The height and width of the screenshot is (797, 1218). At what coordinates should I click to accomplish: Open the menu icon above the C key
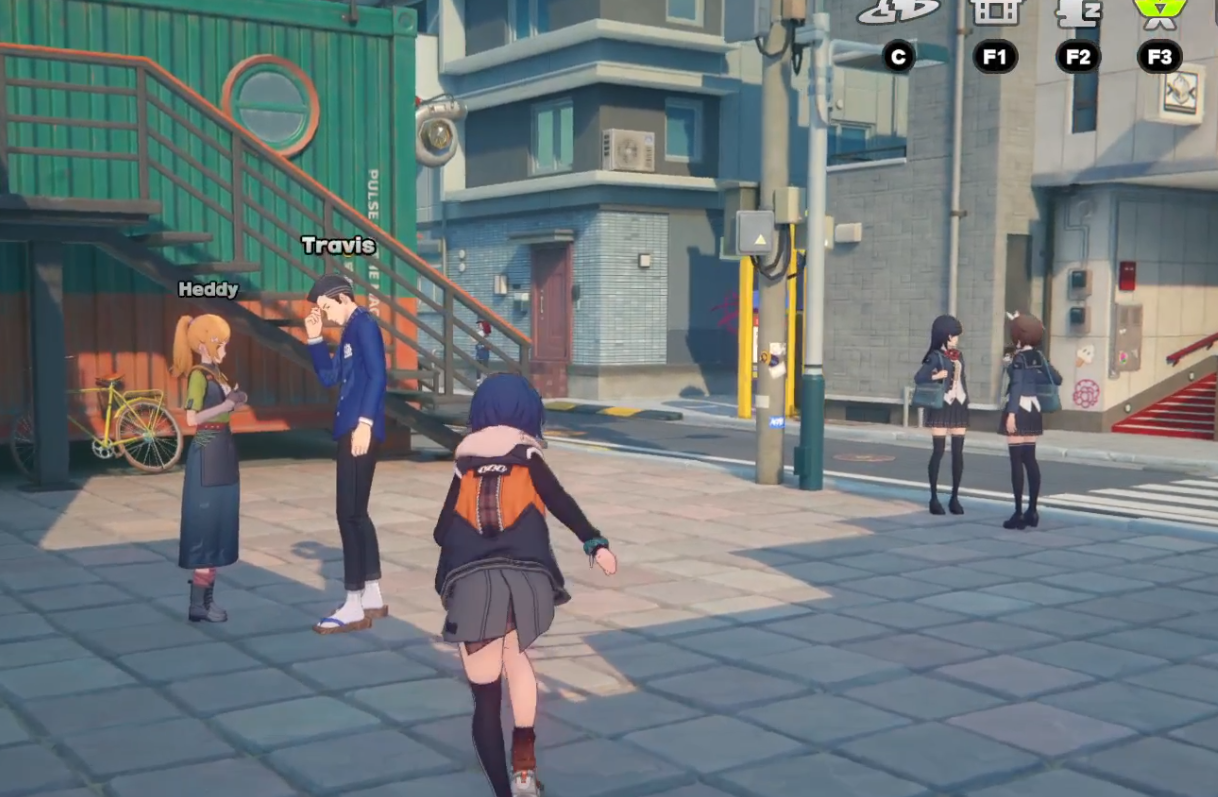point(898,10)
